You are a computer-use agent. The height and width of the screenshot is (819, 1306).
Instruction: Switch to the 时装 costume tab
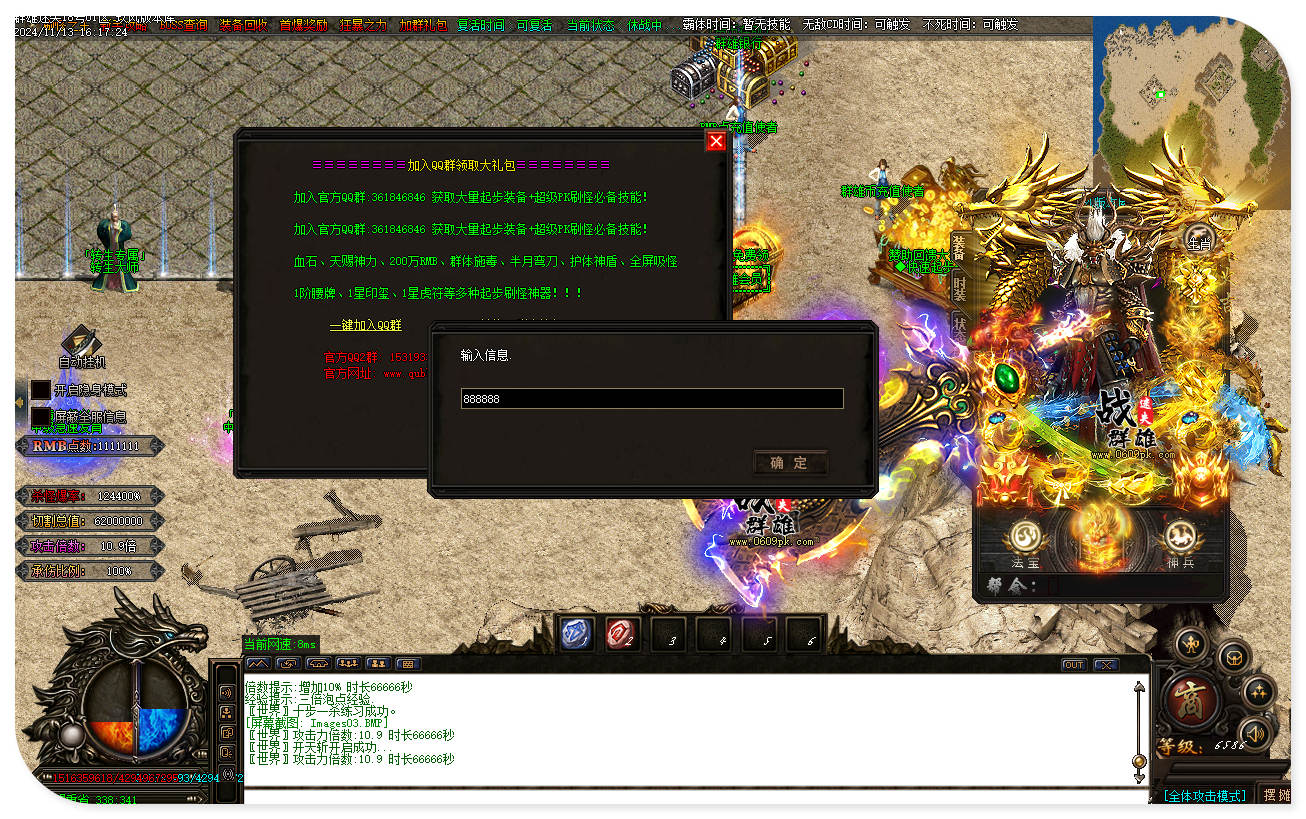(959, 289)
